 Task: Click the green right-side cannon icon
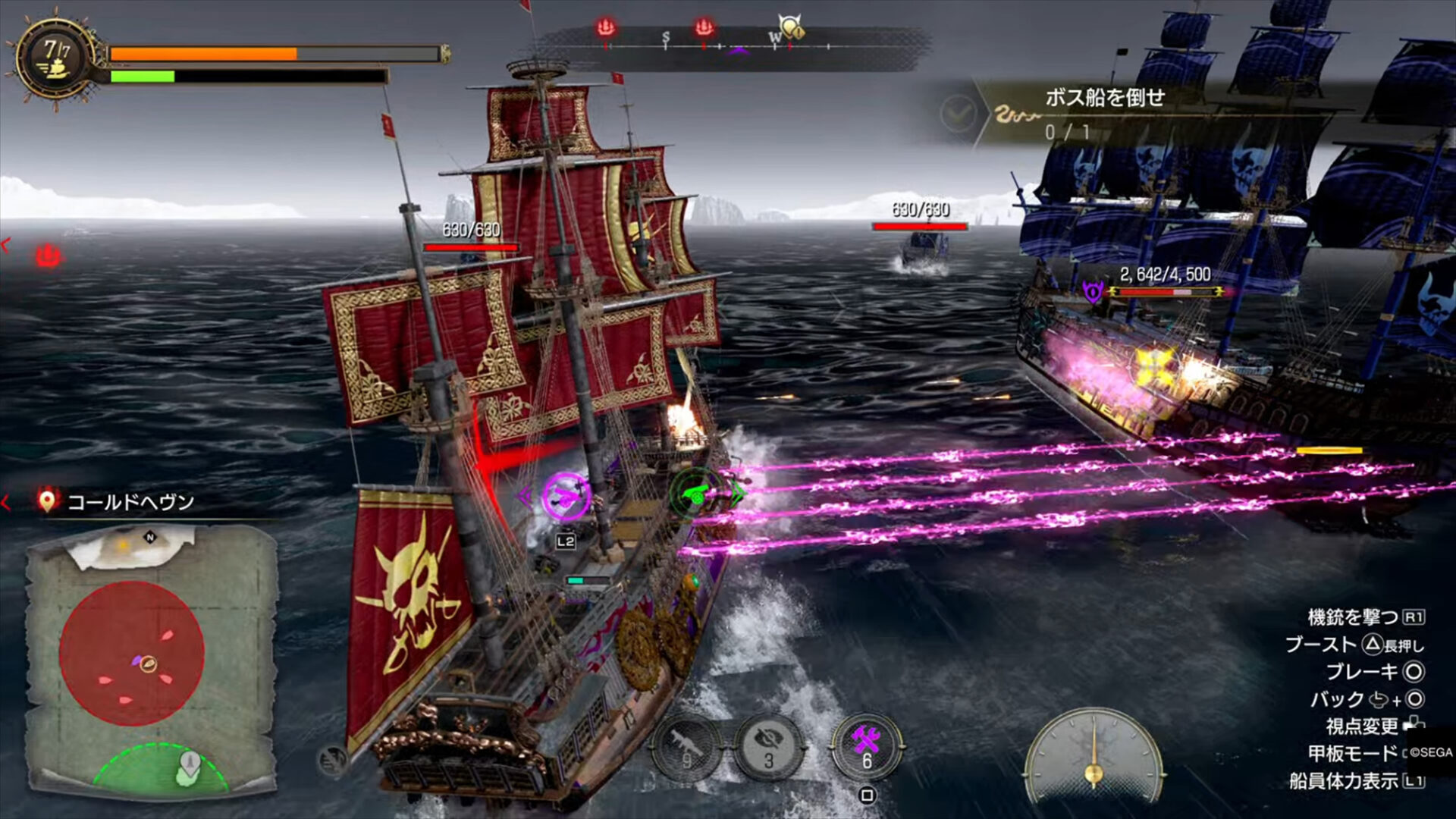tap(695, 494)
